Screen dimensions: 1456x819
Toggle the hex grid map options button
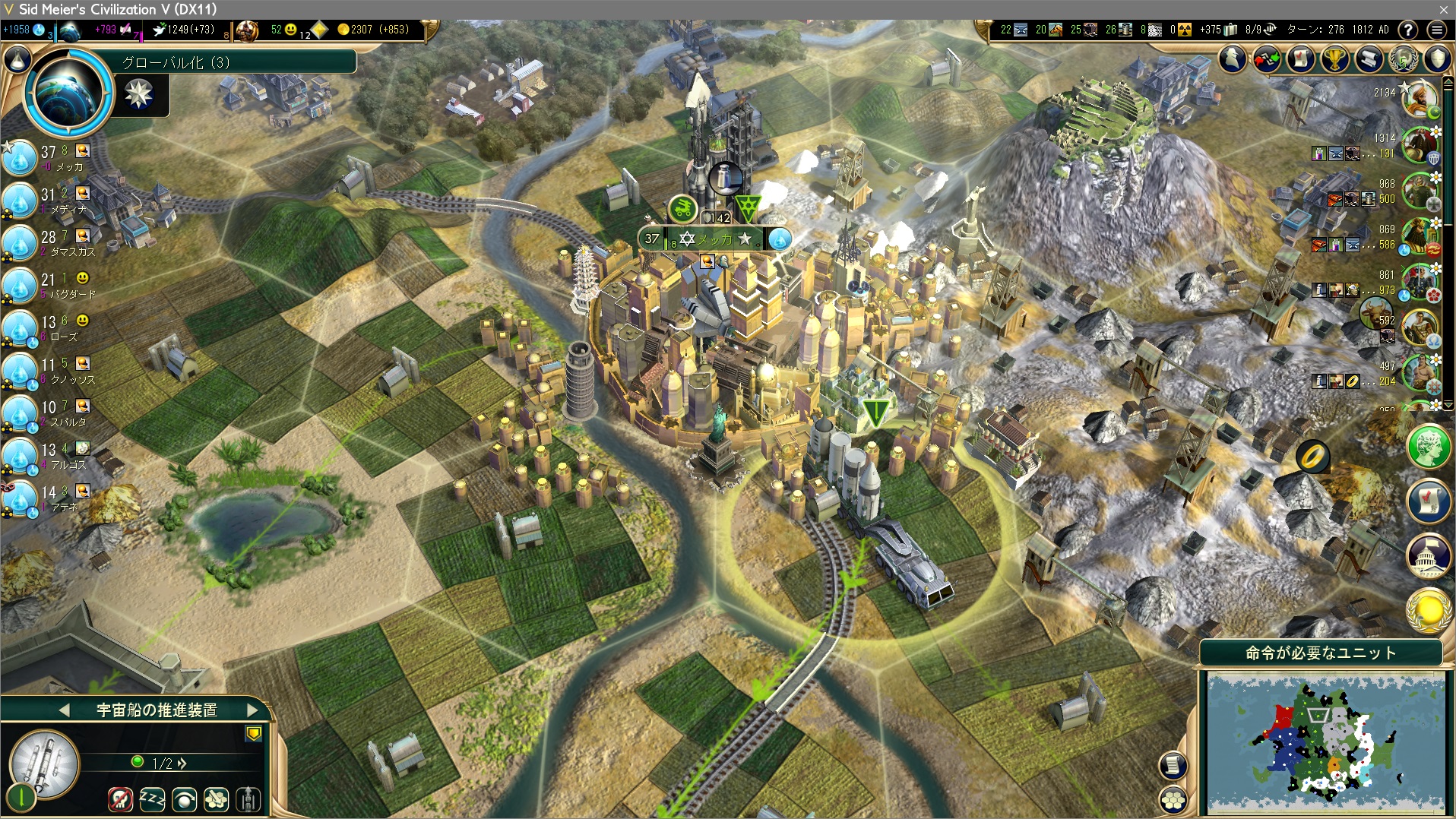1174,798
